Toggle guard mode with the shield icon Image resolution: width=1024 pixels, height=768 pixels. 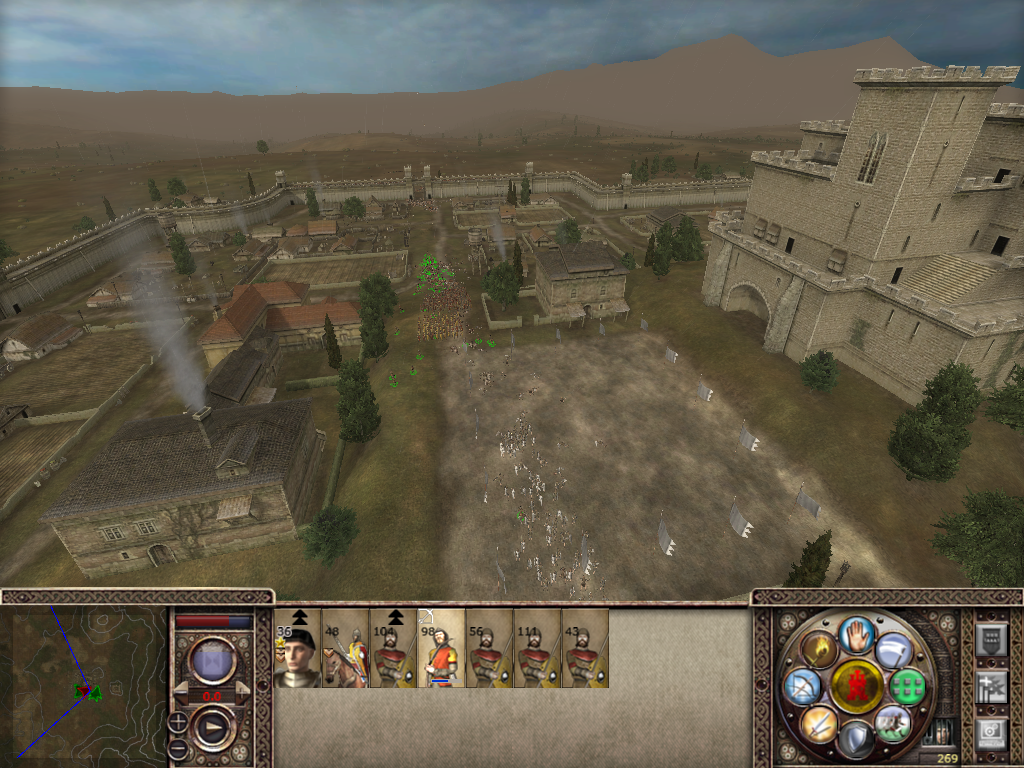pyautogui.click(x=856, y=739)
